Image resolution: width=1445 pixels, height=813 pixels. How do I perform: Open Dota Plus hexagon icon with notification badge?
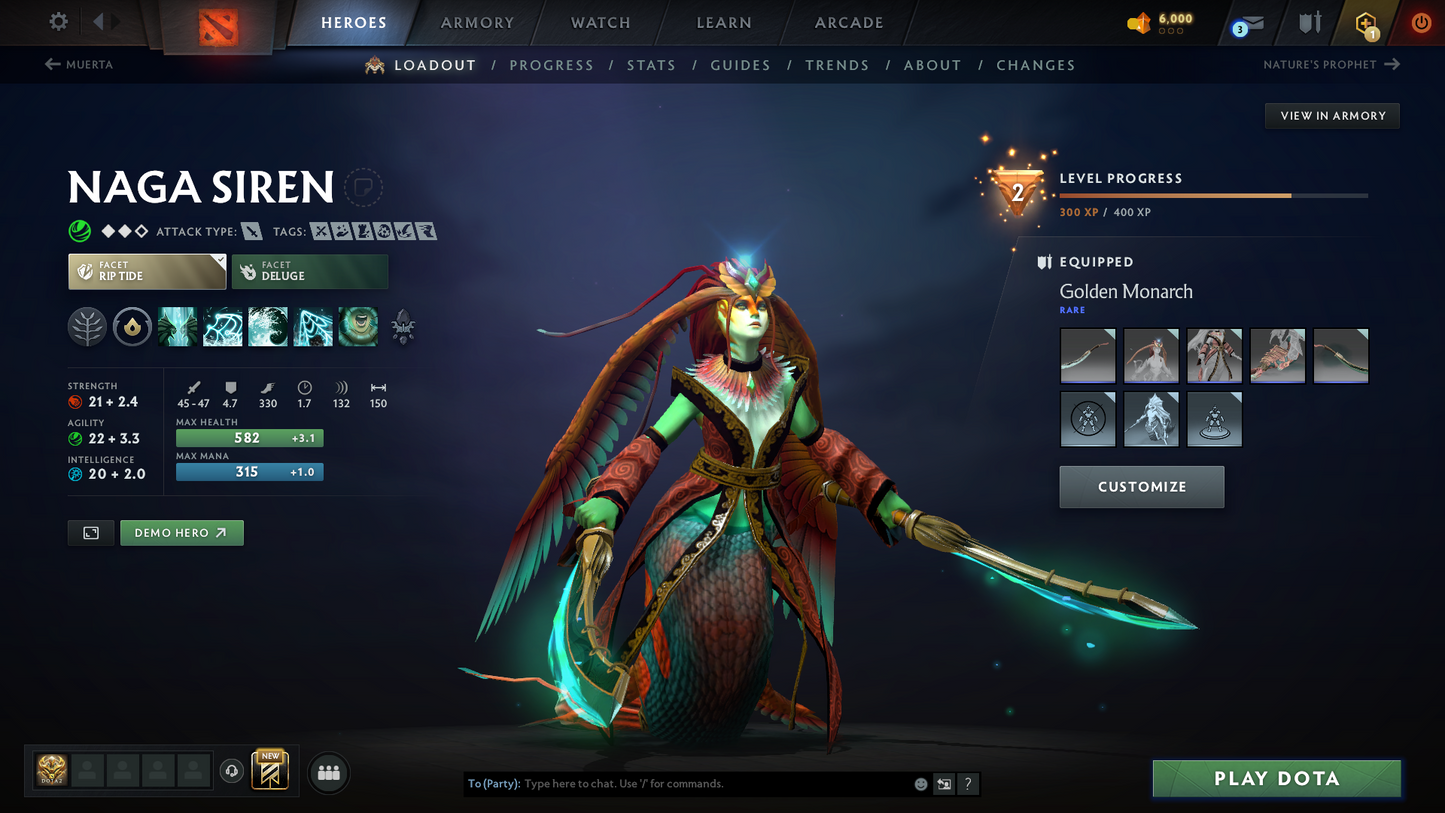(1367, 23)
